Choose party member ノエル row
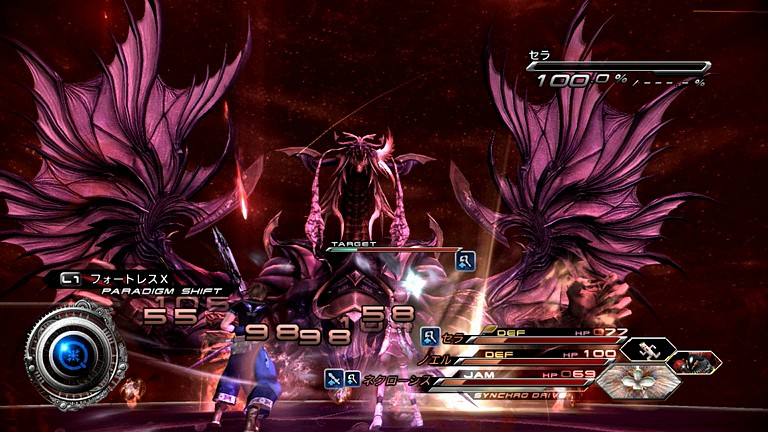 [530, 356]
